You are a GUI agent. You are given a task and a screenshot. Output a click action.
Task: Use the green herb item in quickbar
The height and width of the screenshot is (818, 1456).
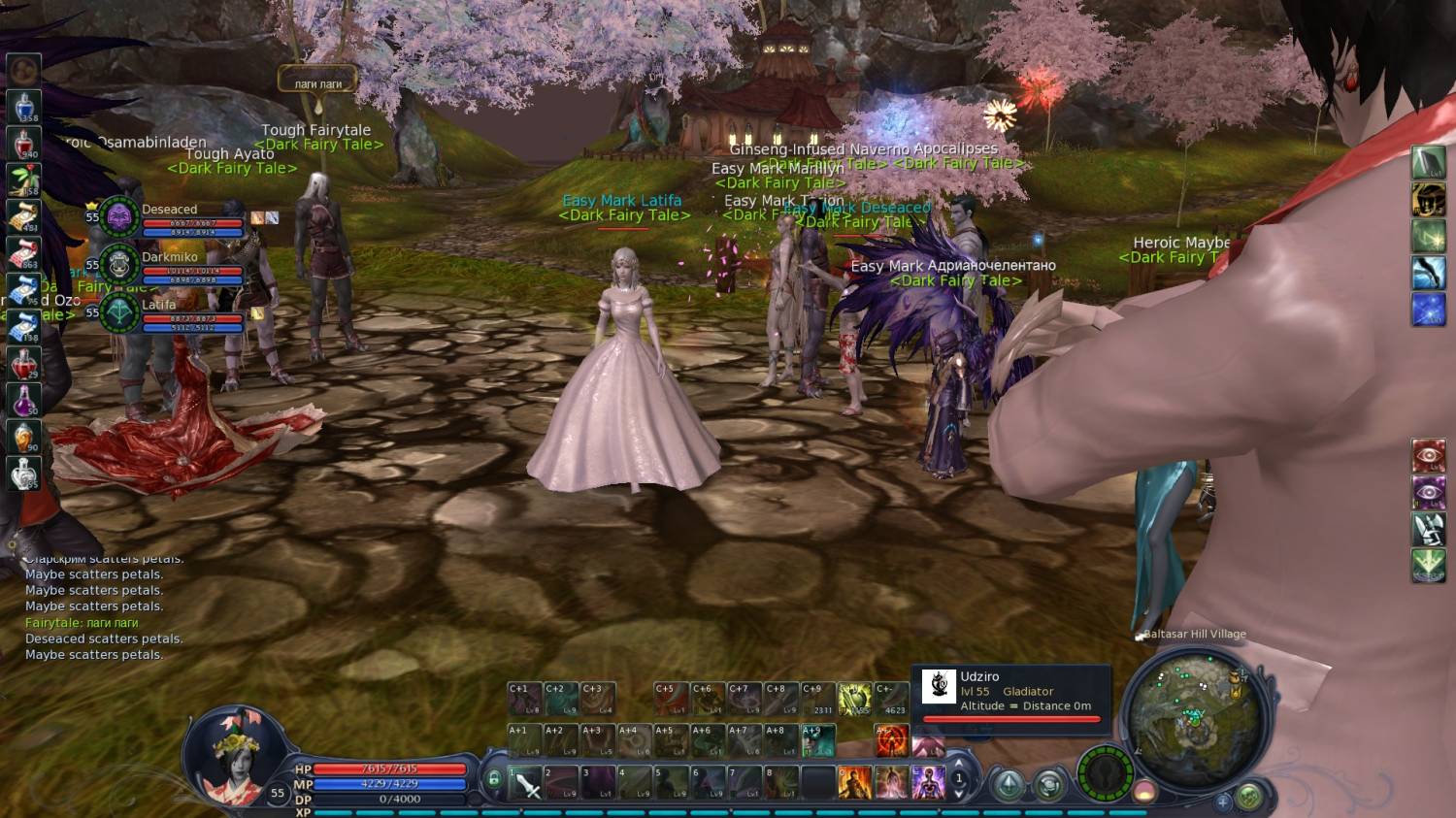click(x=24, y=180)
